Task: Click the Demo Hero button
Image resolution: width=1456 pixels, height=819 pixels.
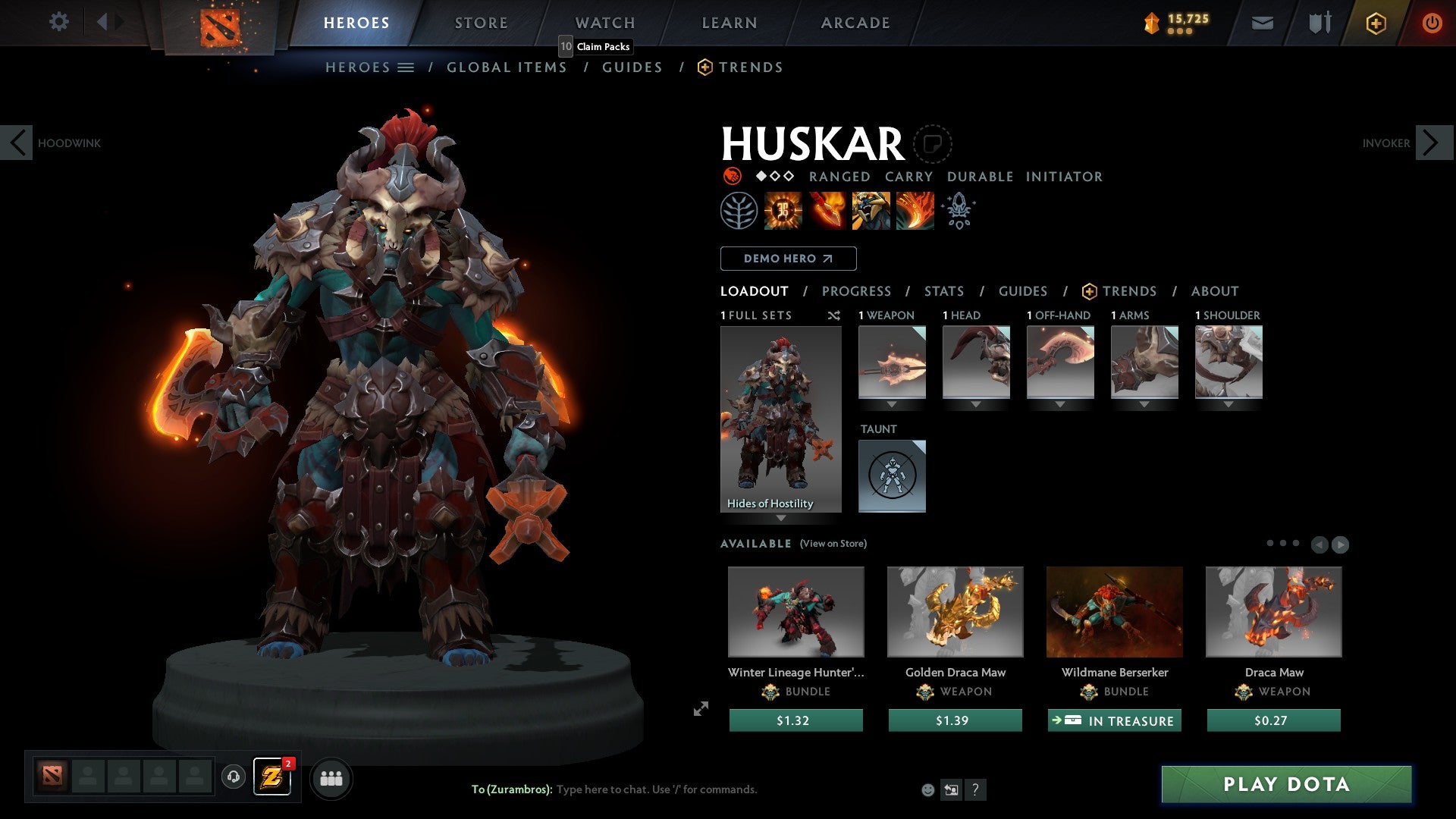Action: coord(788,259)
